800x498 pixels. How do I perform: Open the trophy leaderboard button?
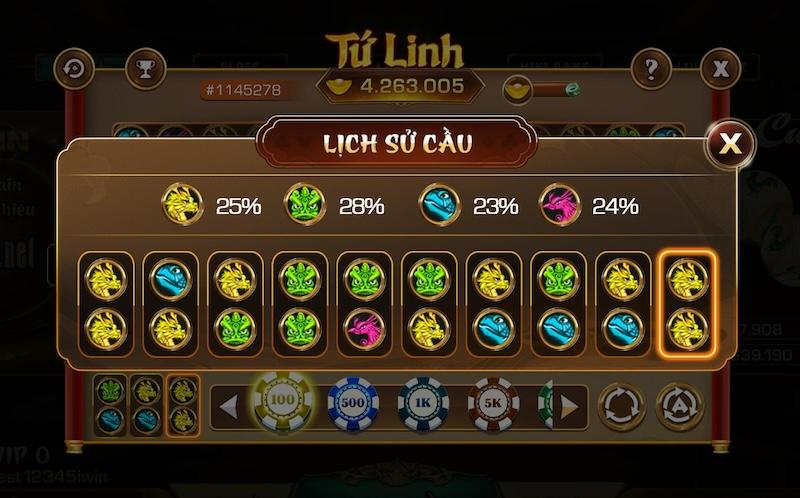click(146, 69)
